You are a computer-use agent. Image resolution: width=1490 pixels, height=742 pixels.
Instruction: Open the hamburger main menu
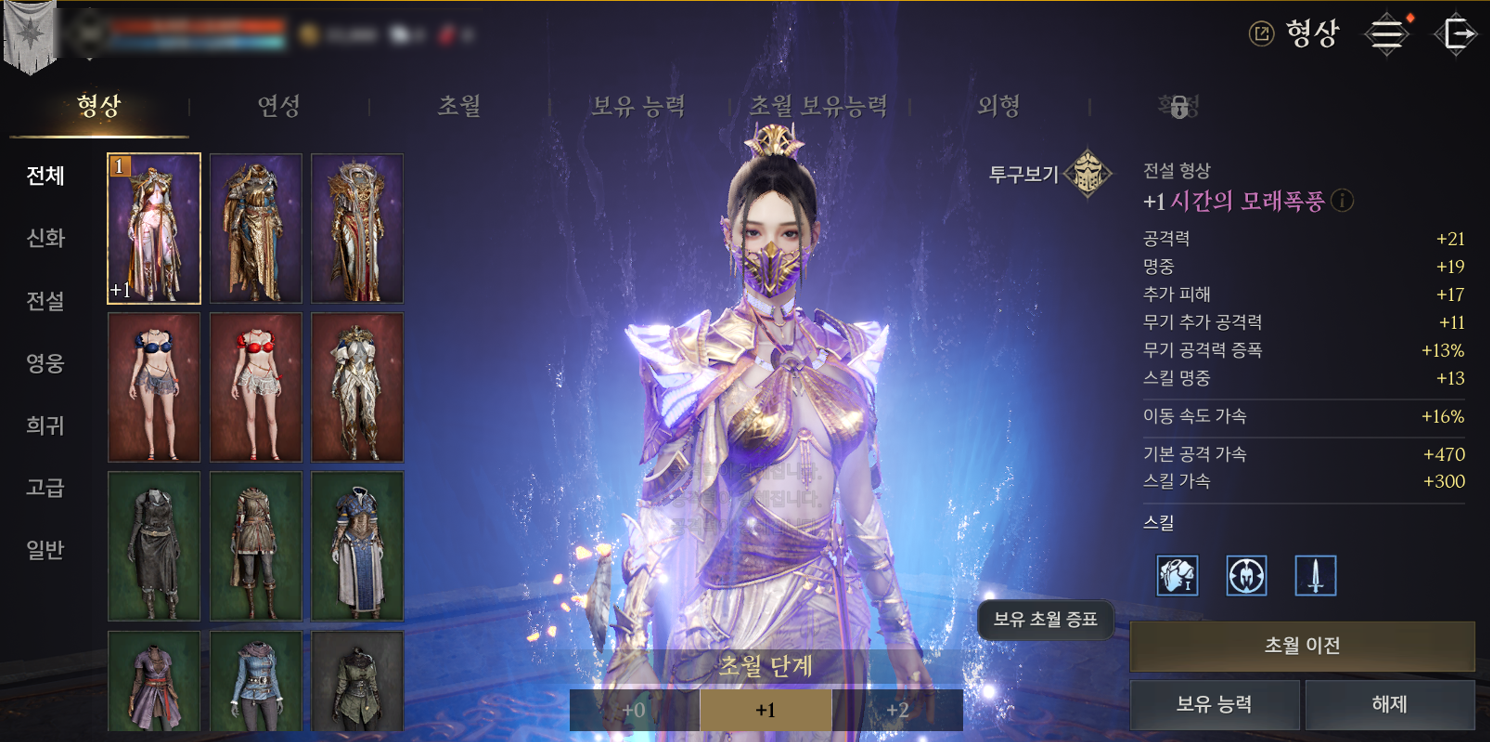(1386, 34)
